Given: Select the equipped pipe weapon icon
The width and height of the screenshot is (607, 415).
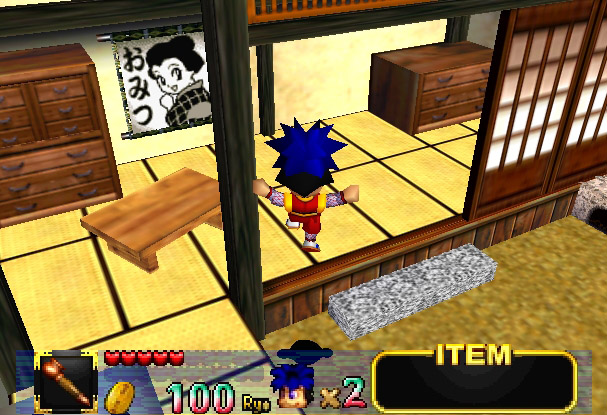Looking at the screenshot, I should click(x=66, y=381).
